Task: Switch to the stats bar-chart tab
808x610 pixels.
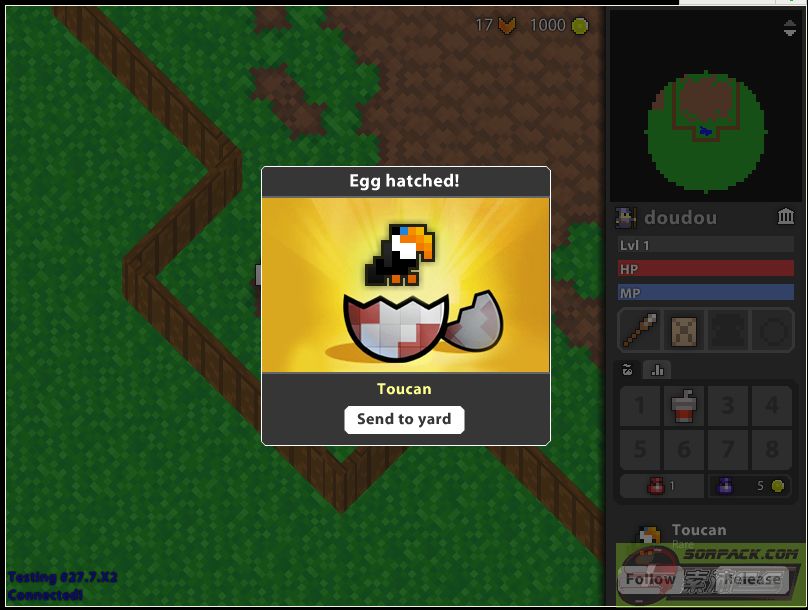Action: (658, 370)
